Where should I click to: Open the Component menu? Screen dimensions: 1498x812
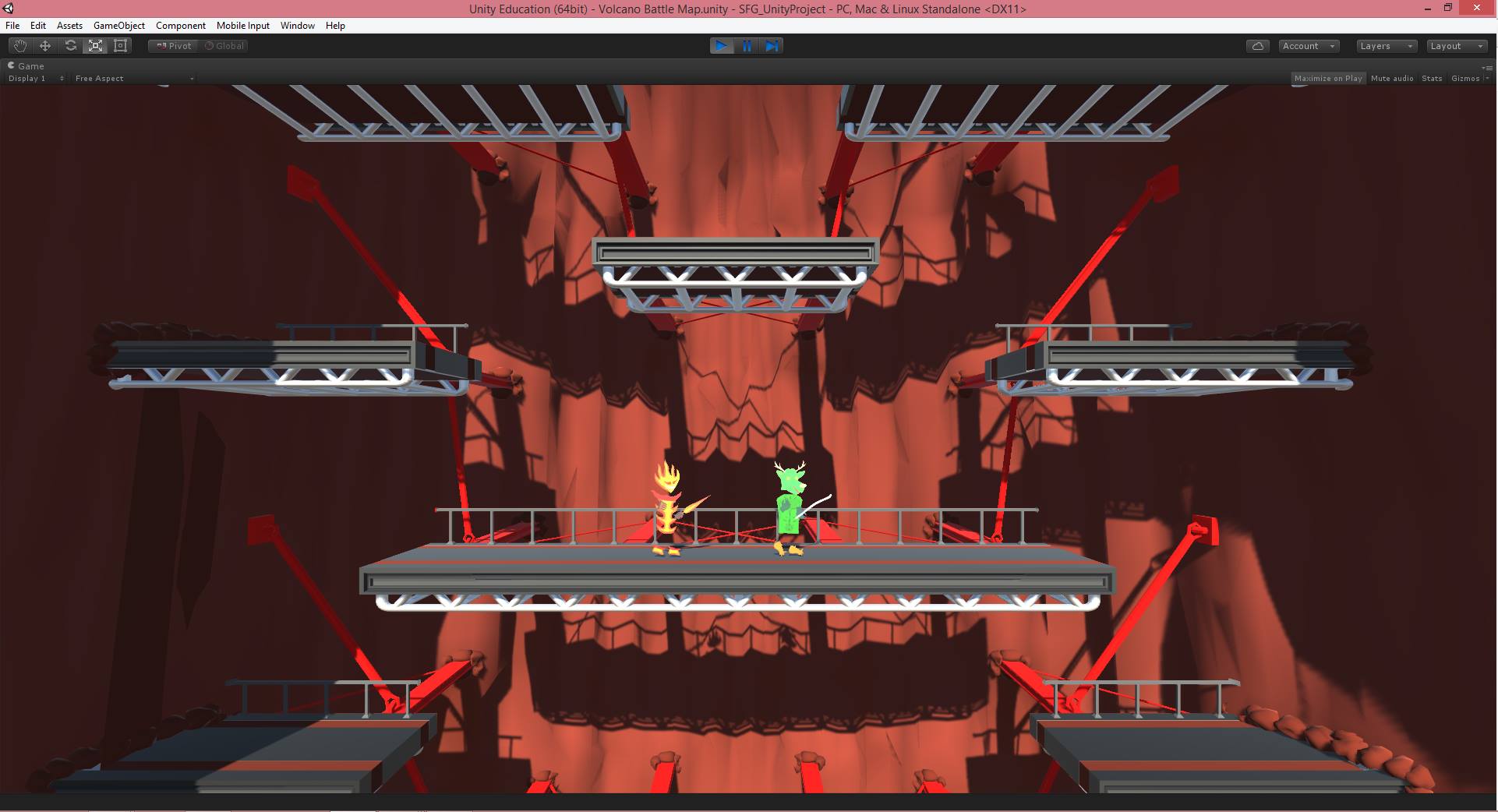180,25
